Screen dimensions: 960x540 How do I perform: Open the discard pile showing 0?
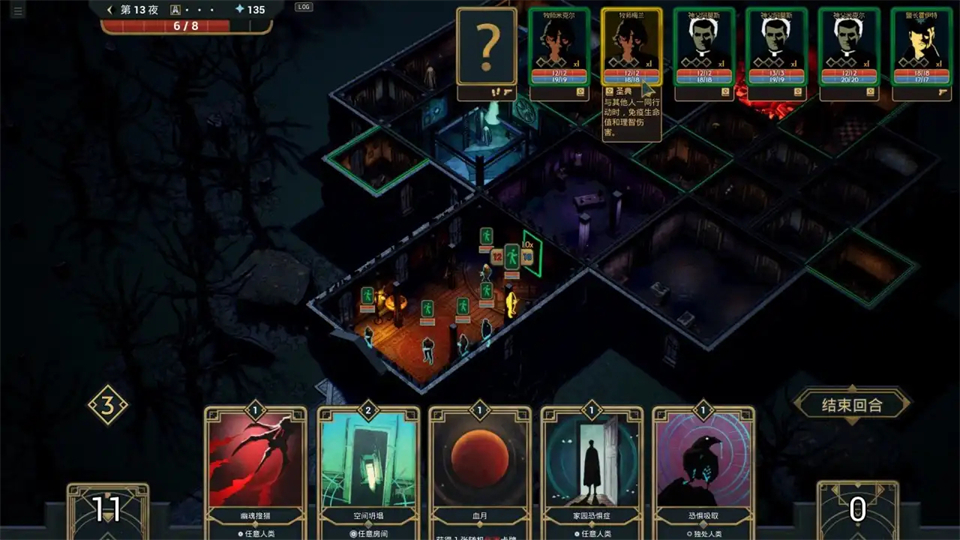coord(857,510)
